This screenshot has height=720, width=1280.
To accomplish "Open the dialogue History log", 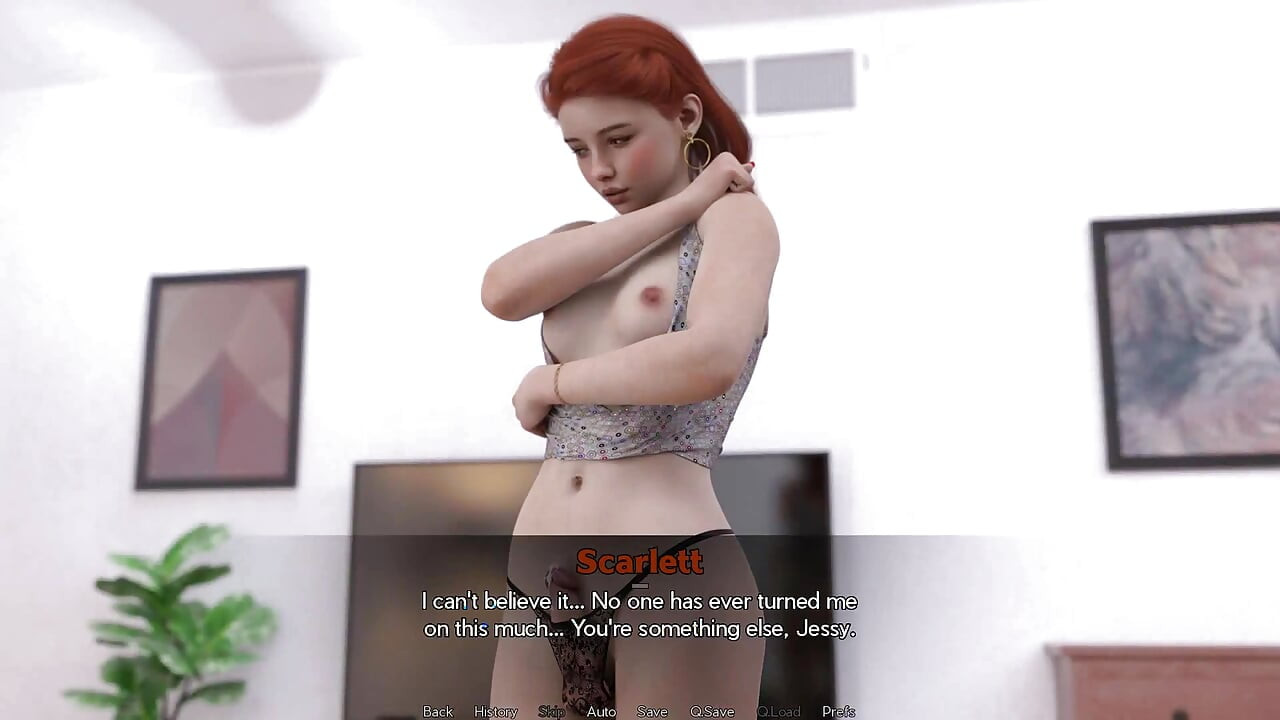I will tap(495, 711).
